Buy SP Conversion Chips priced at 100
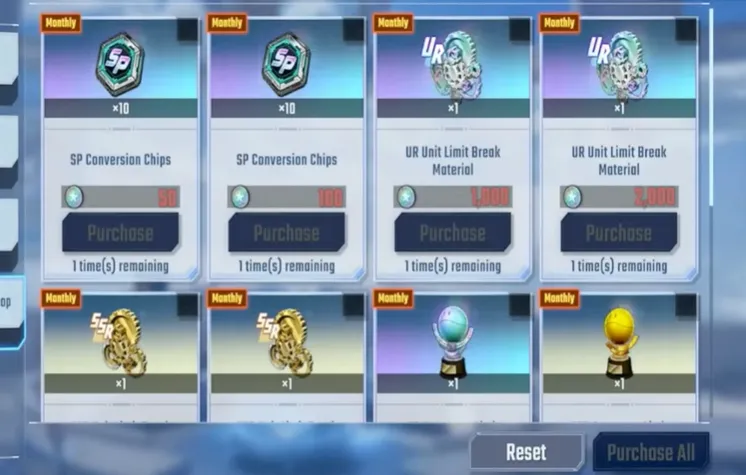This screenshot has width=746, height=475. [x=286, y=233]
